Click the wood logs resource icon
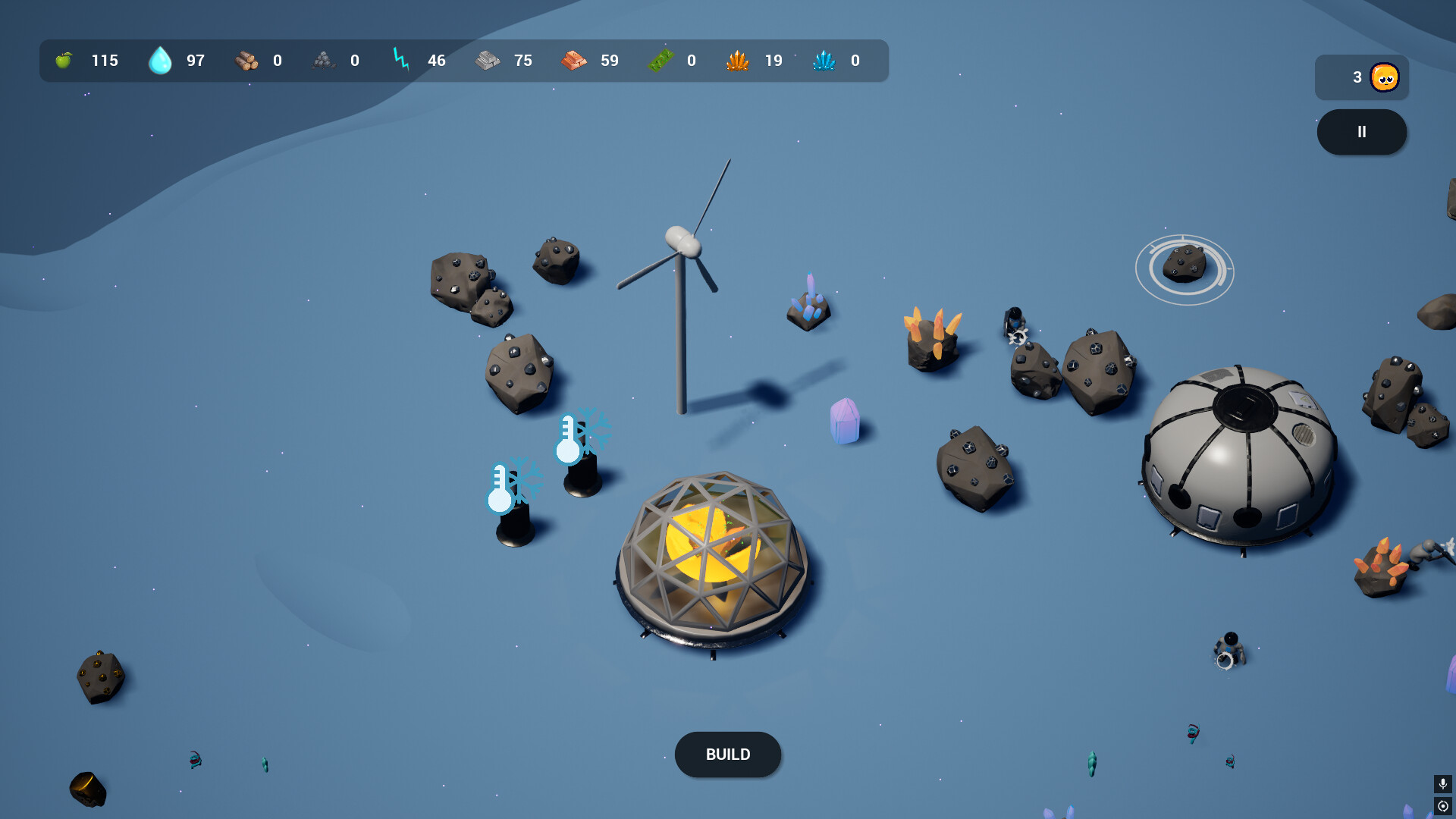The width and height of the screenshot is (1456, 819). pyautogui.click(x=246, y=61)
